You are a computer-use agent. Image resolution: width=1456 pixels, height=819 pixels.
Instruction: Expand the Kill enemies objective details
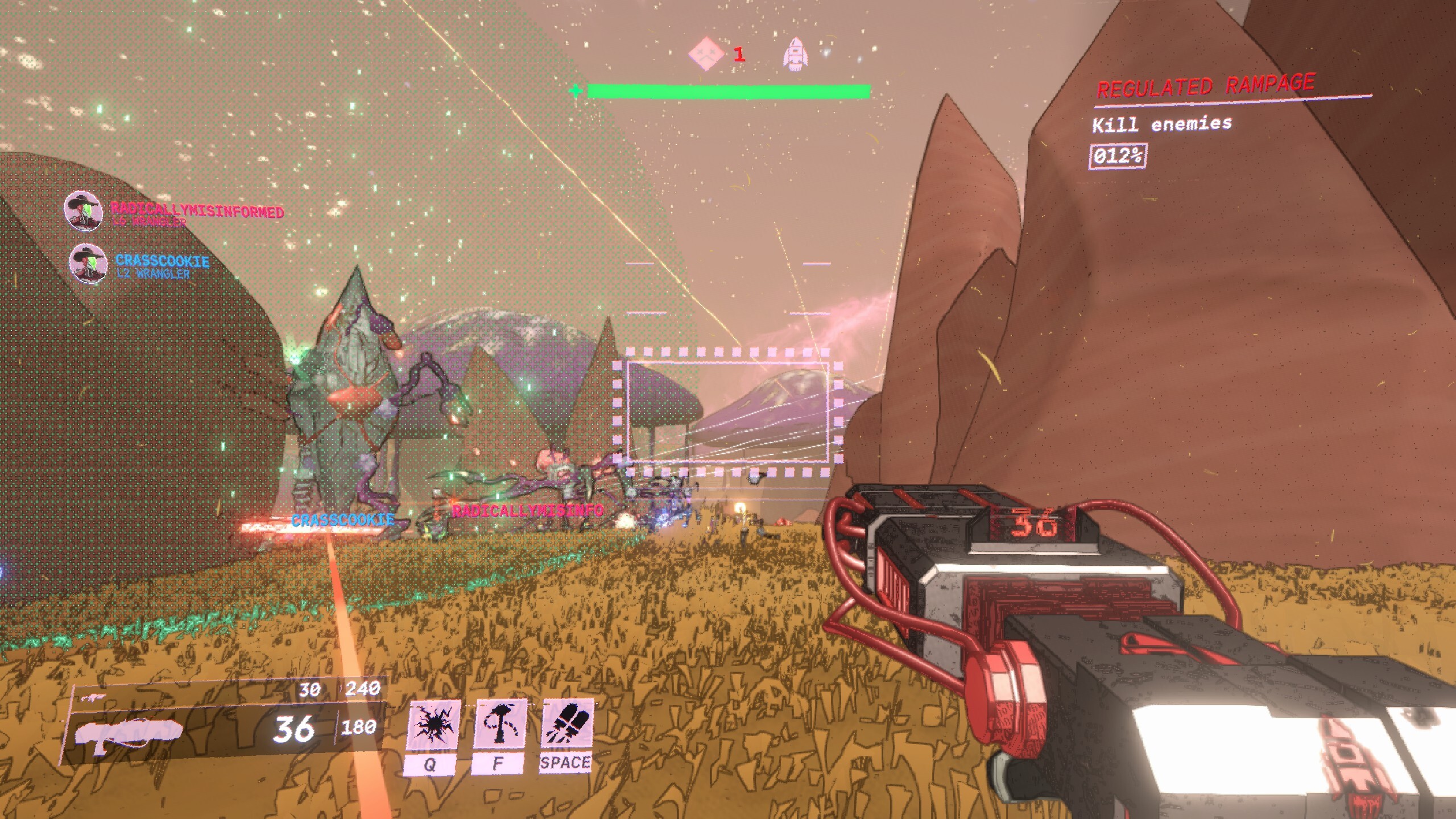[1162, 126]
